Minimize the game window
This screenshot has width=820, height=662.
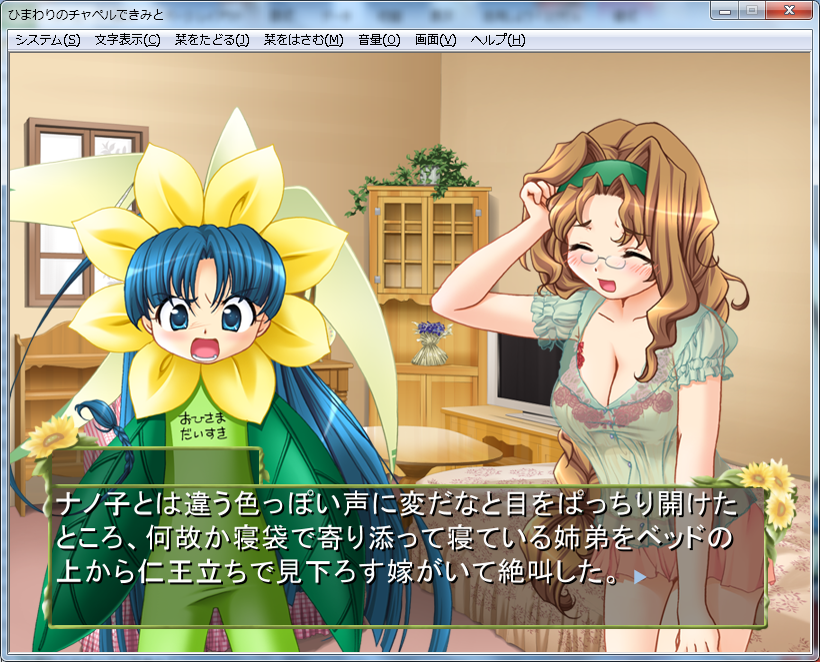tap(726, 11)
